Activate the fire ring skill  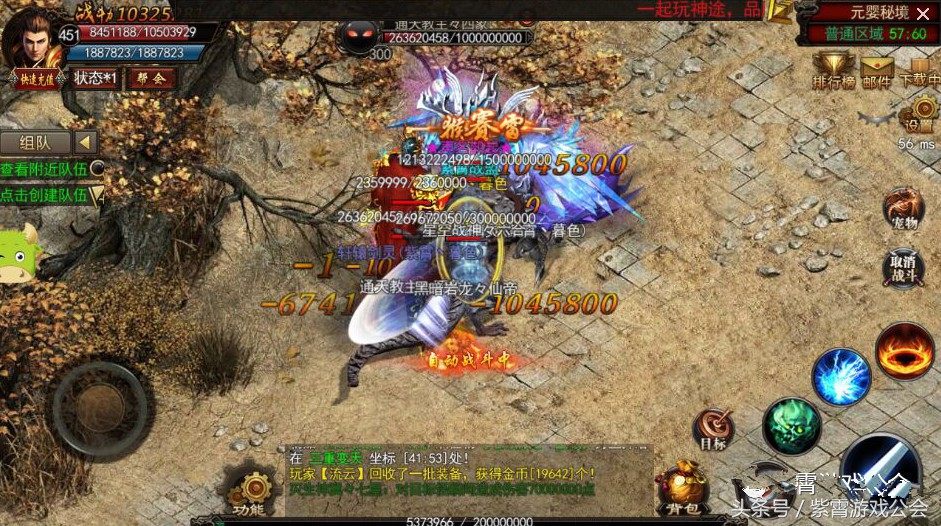click(905, 351)
